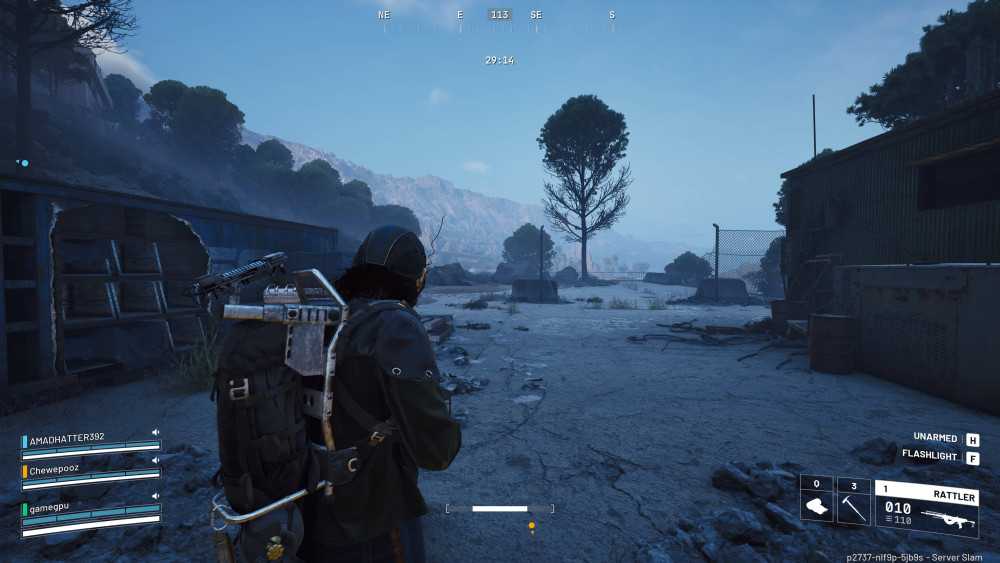Screen dimensions: 1000x563
Task: Mute Chewepooz using the speaker icon
Action: click(155, 462)
